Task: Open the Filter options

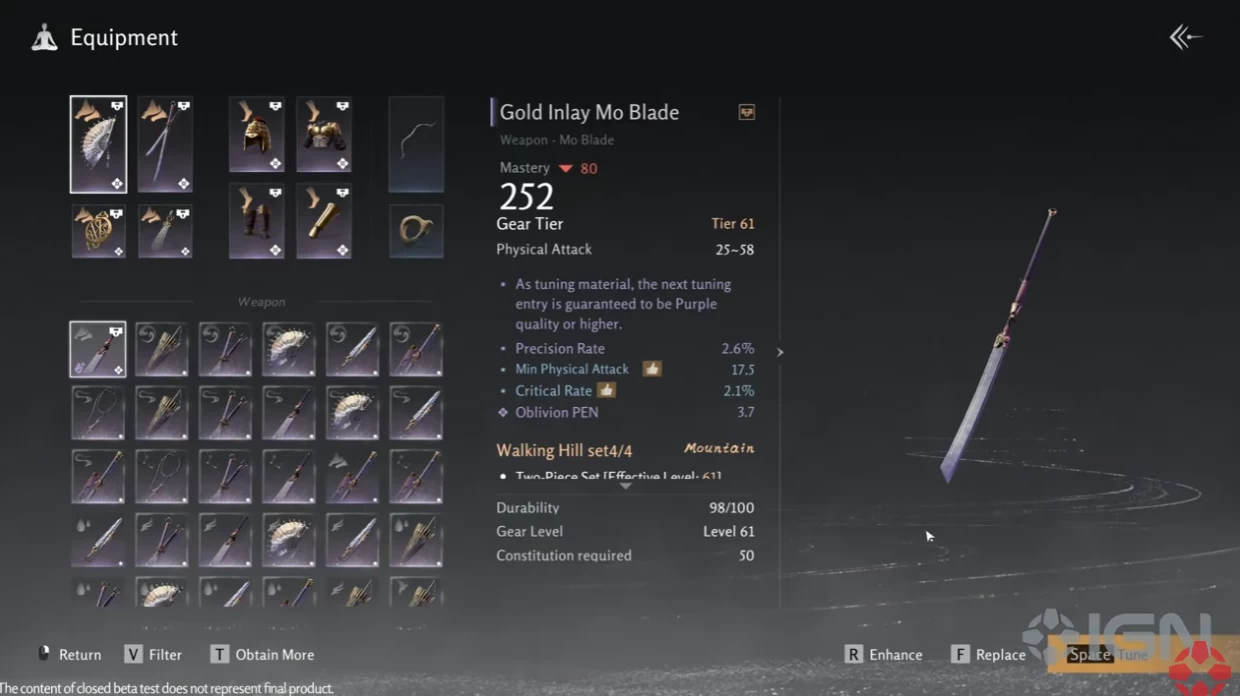Action: click(153, 655)
